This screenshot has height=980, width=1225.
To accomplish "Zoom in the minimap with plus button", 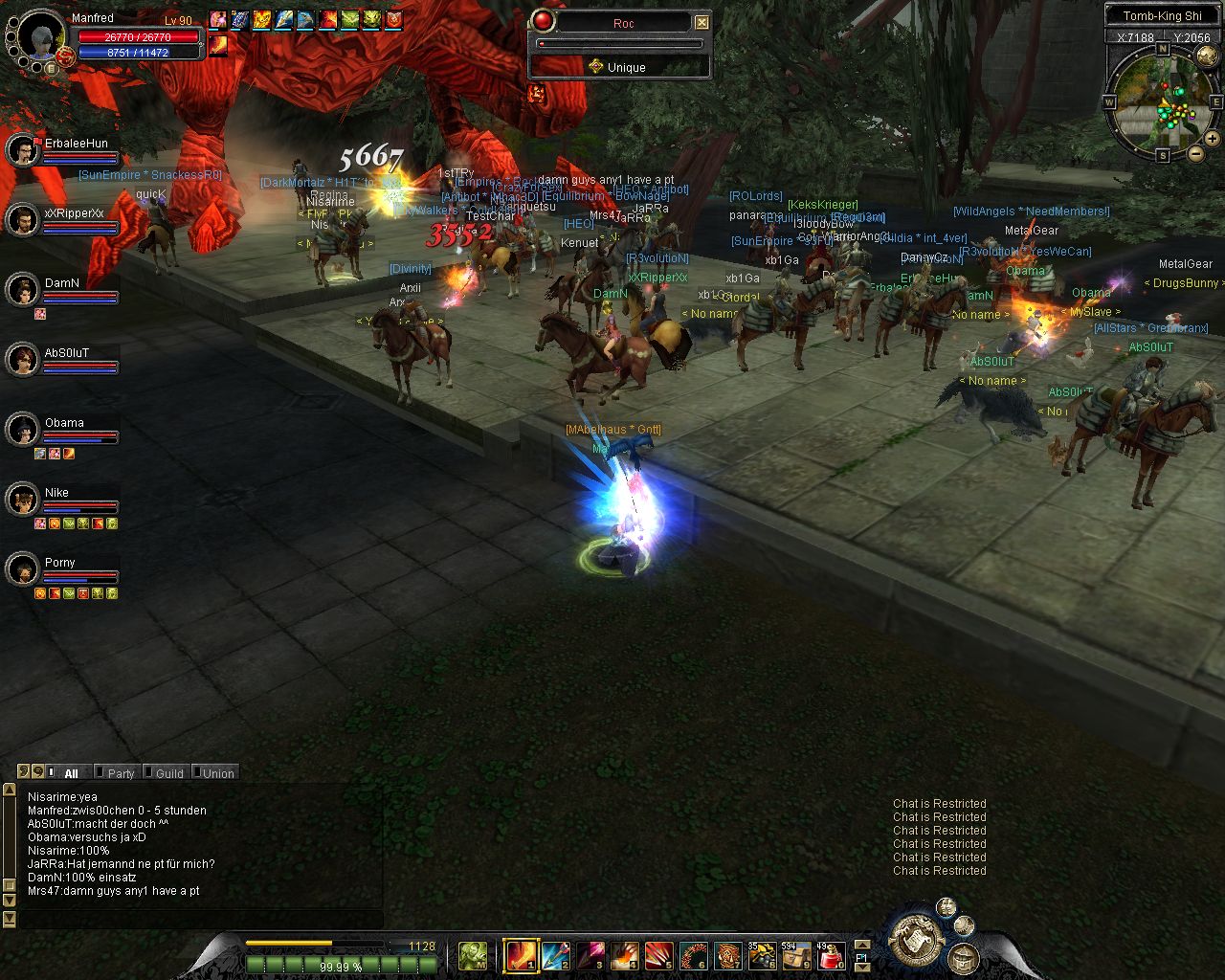I will pos(1212,139).
